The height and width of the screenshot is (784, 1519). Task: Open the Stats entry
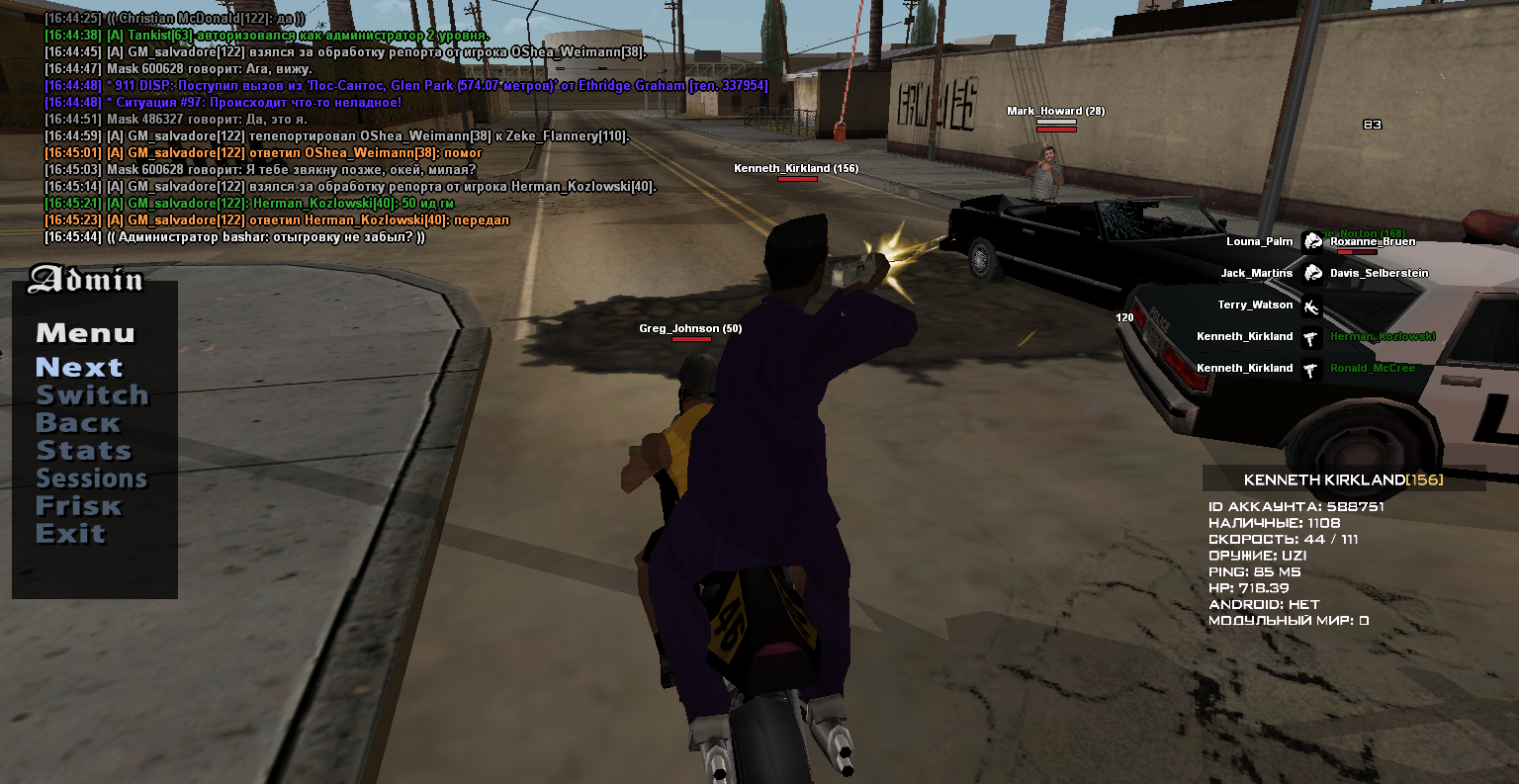pos(84,451)
